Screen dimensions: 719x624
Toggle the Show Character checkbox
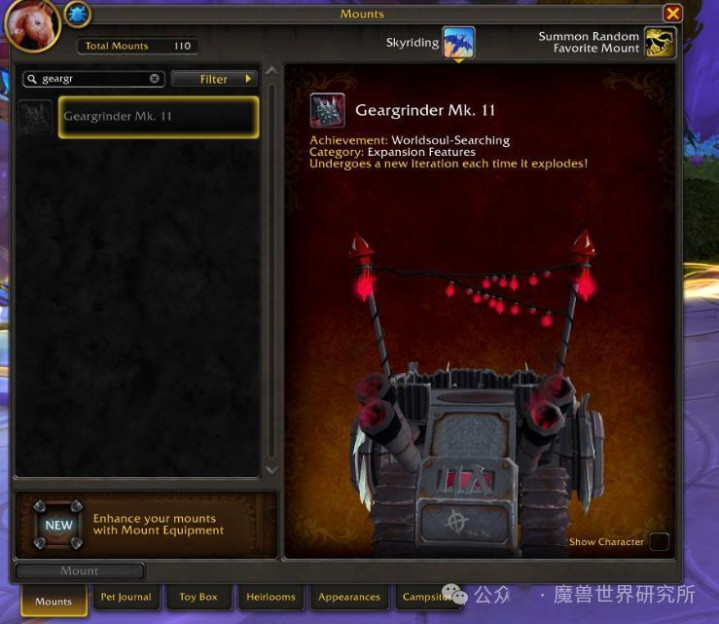pos(658,542)
